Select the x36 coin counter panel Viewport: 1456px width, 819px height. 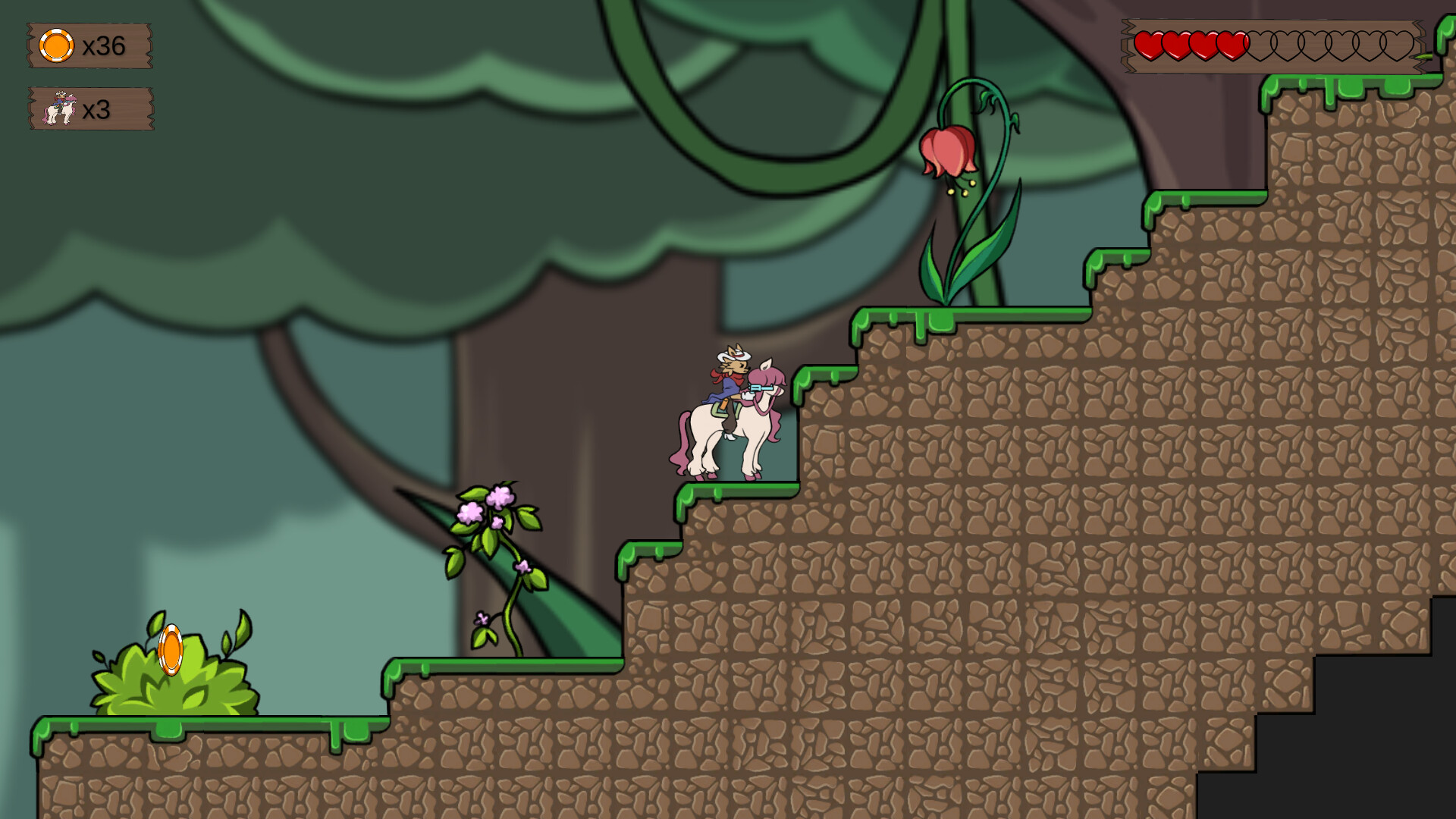[x=90, y=47]
